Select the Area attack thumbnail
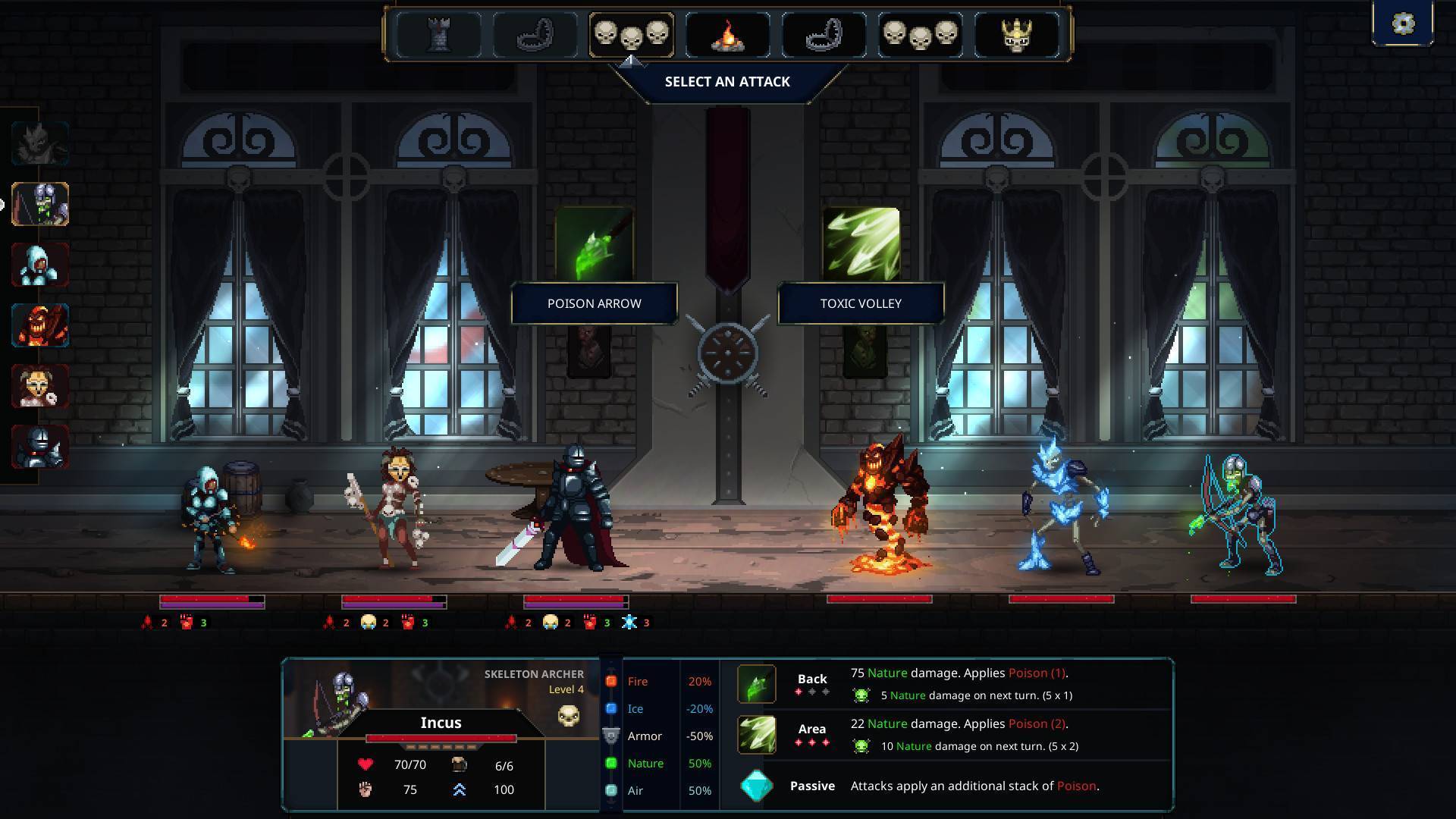1456x819 pixels. [756, 733]
